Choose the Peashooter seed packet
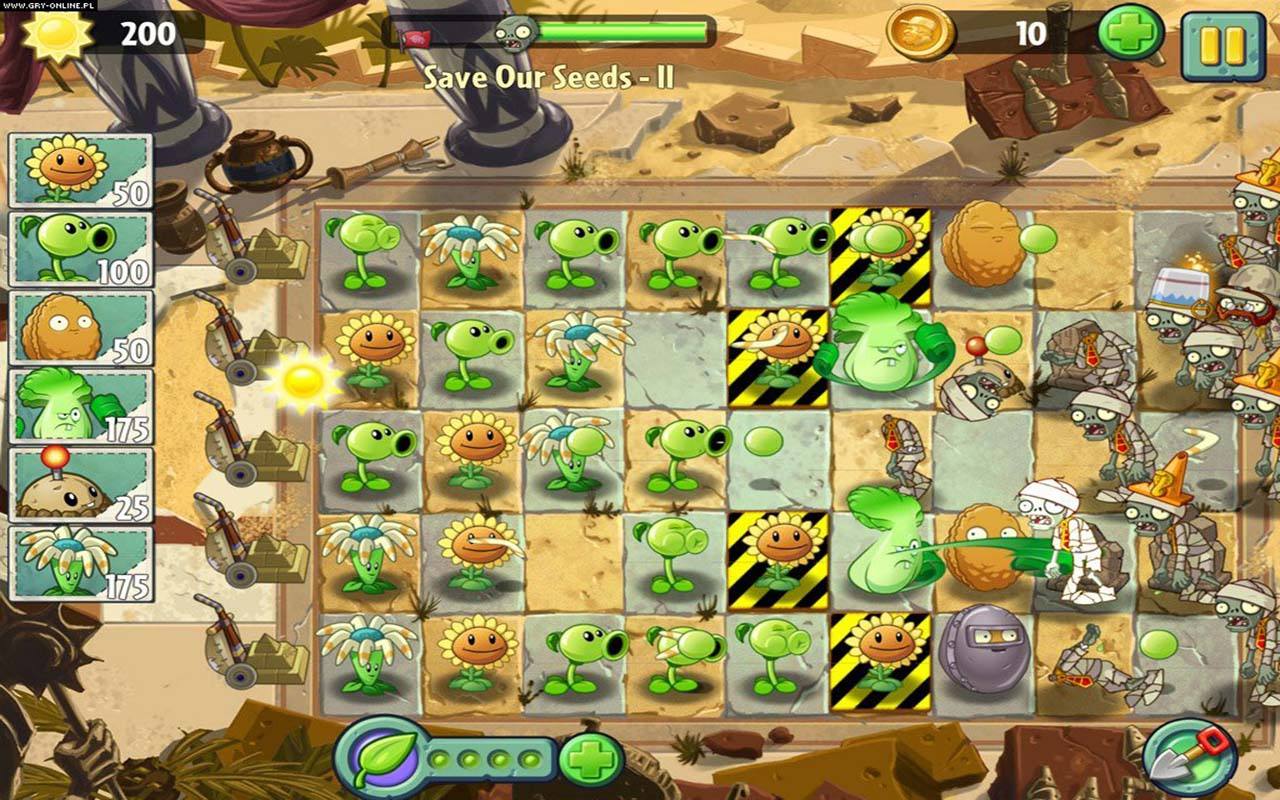 pyautogui.click(x=81, y=248)
